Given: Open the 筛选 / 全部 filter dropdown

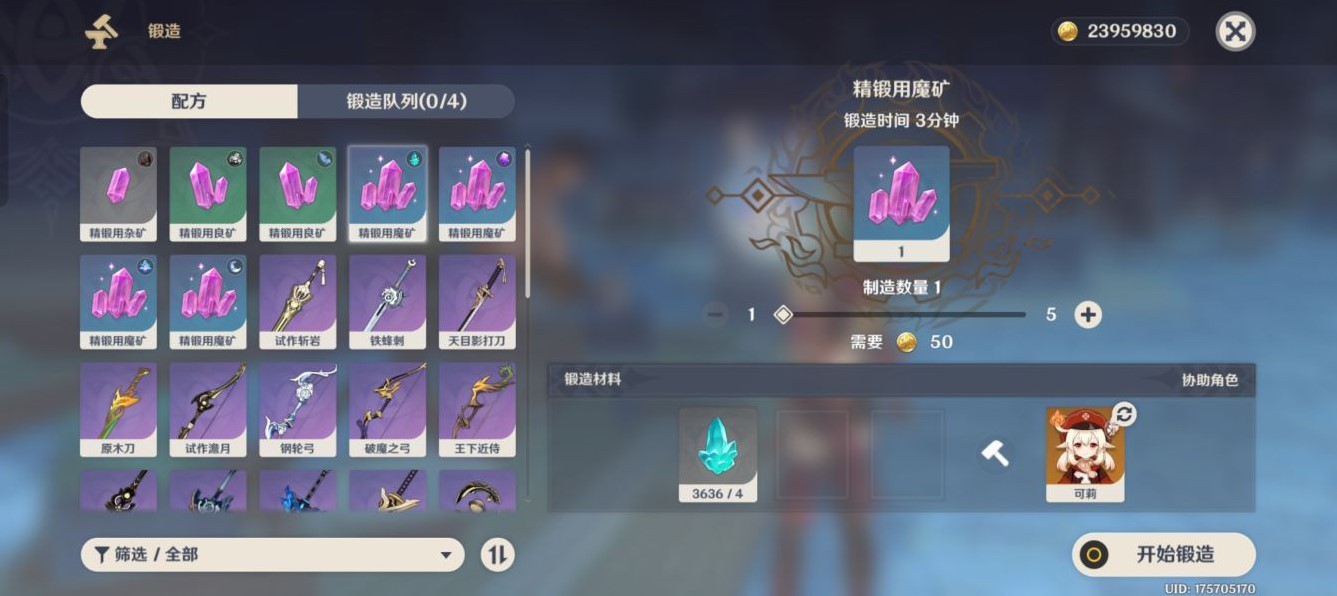Looking at the screenshot, I should tap(272, 555).
